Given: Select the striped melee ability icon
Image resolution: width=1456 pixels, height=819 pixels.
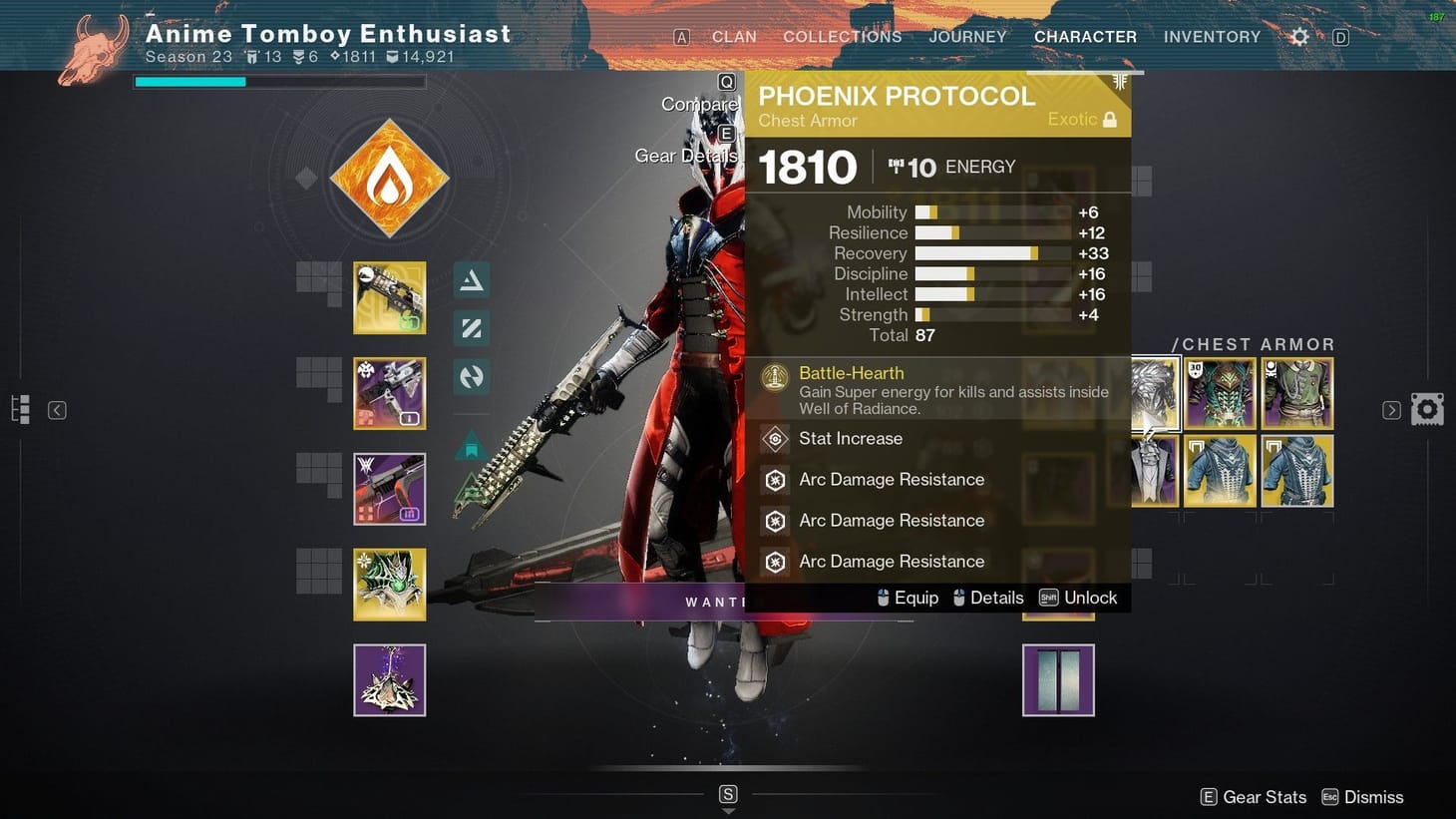Looking at the screenshot, I should coord(471,328).
